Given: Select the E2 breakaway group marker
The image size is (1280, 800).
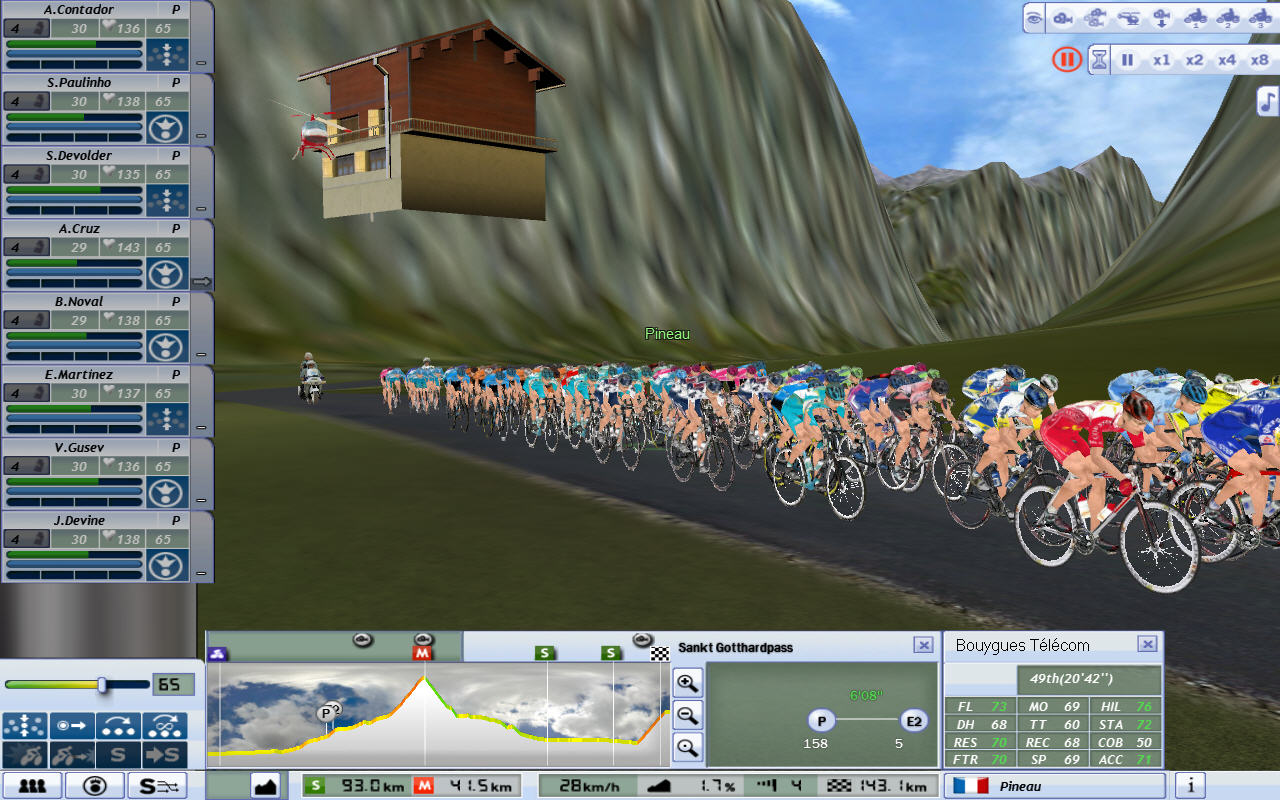Looking at the screenshot, I should tap(913, 721).
